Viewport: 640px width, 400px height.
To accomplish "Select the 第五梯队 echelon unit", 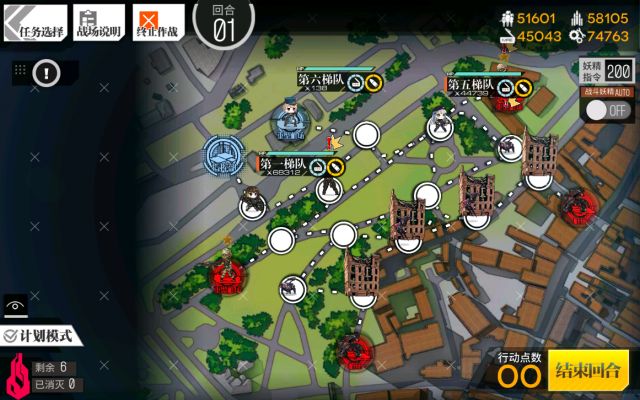I will click(x=440, y=122).
